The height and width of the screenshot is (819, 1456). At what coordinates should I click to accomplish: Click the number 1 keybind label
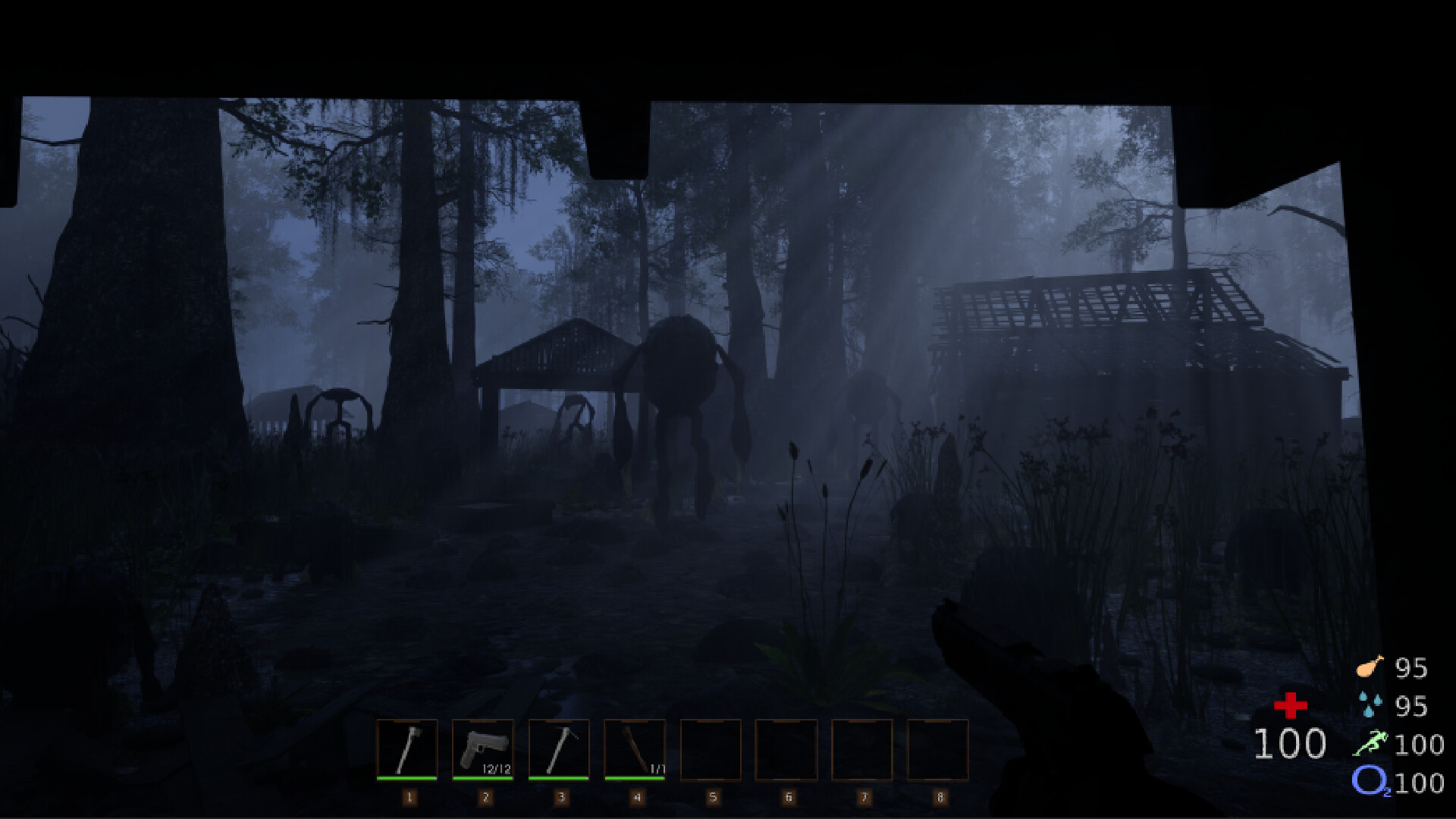click(409, 795)
